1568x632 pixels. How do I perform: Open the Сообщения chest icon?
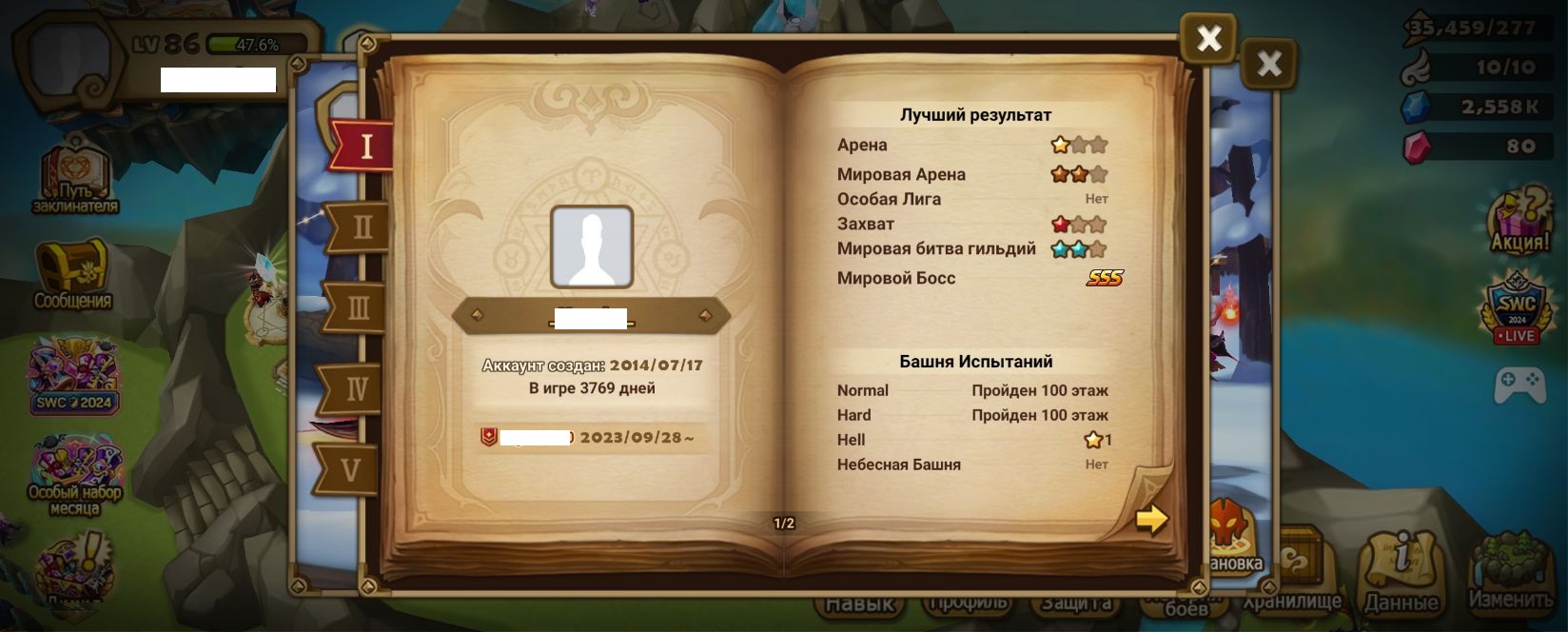(x=73, y=274)
